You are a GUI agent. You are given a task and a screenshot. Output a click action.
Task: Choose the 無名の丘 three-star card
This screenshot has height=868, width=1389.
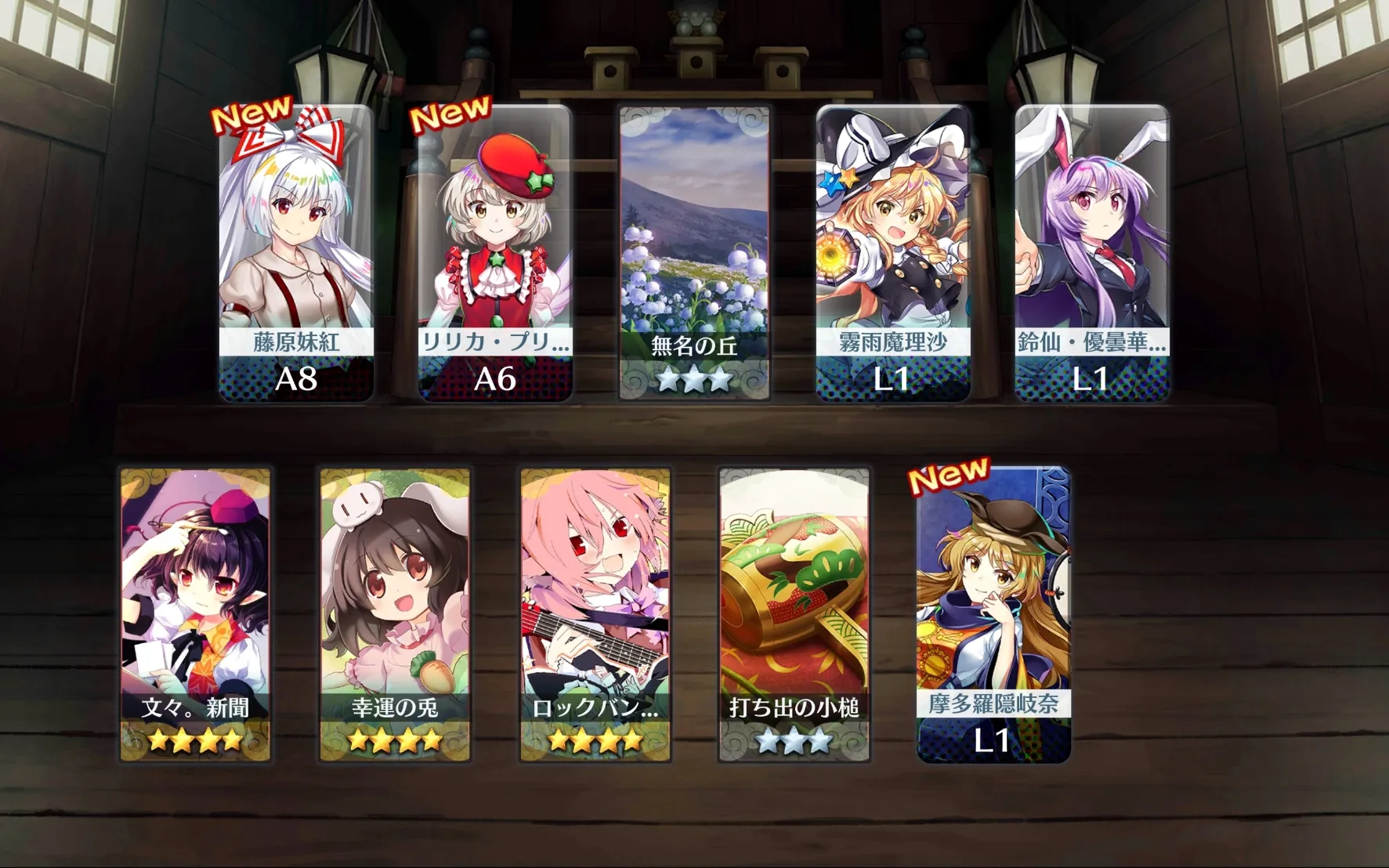694,253
